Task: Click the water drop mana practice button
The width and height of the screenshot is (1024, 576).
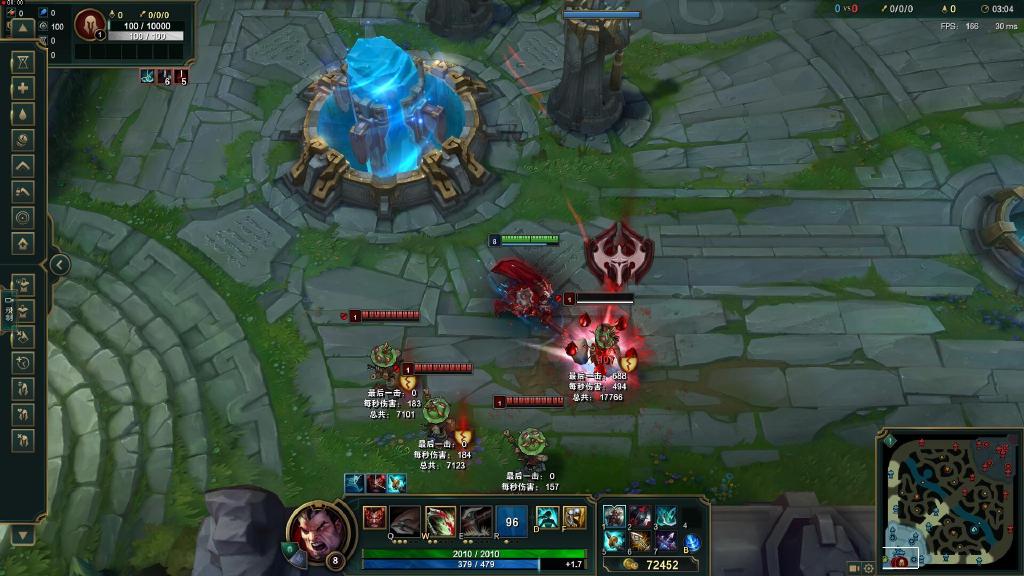Action: pyautogui.click(x=23, y=114)
